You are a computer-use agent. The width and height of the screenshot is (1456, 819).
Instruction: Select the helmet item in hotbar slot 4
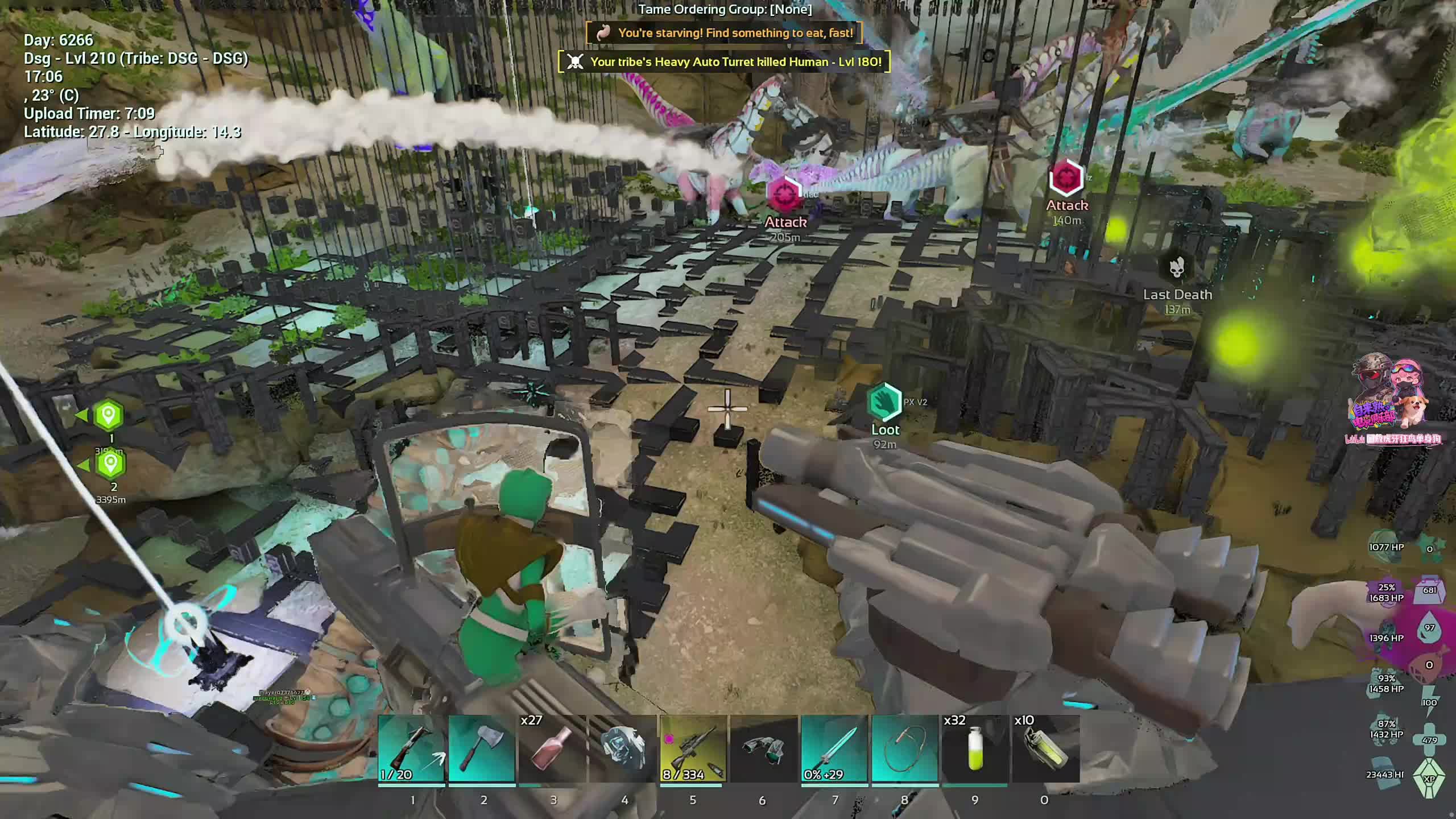point(623,748)
